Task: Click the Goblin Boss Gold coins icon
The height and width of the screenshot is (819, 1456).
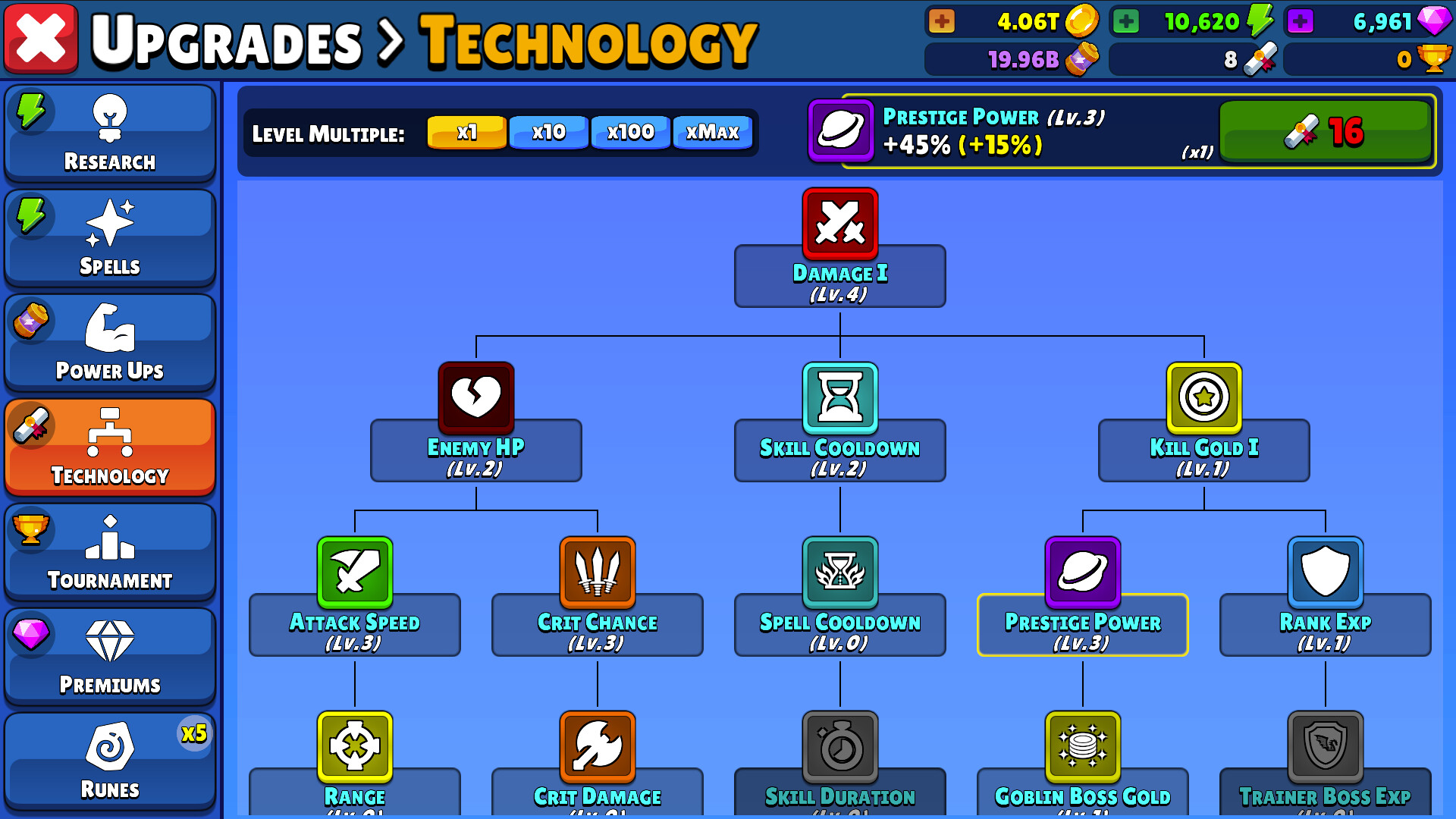Action: [x=1082, y=747]
